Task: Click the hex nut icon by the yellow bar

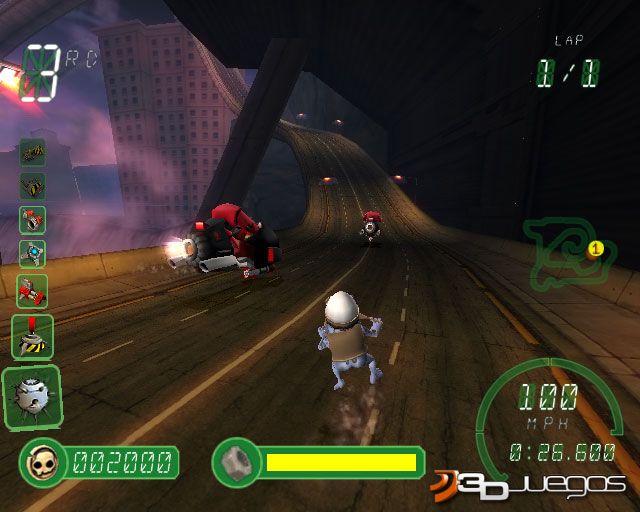Action: 236,461
